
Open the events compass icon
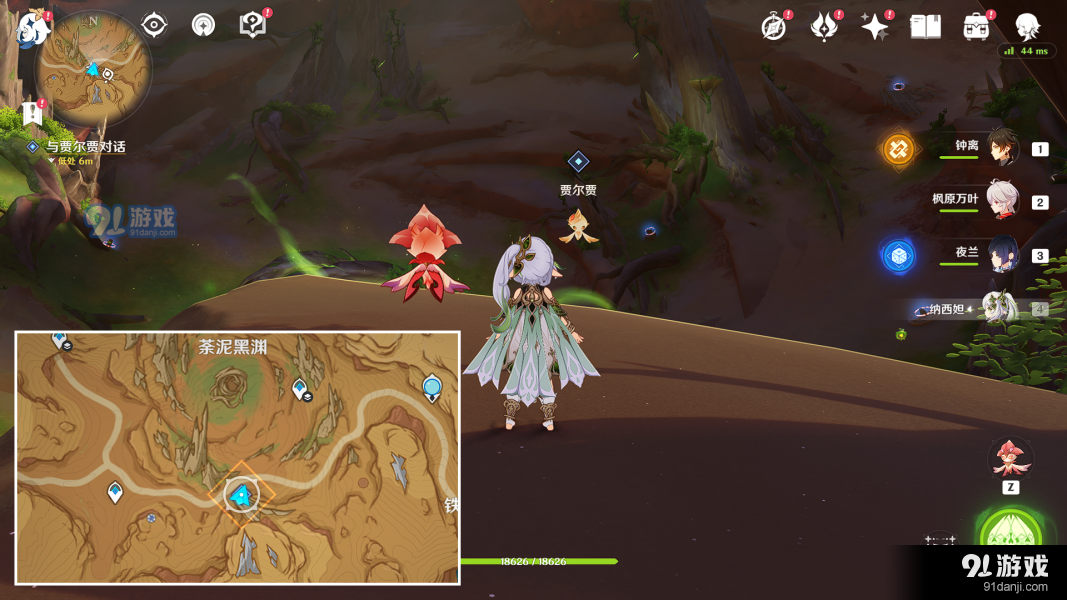pos(773,27)
